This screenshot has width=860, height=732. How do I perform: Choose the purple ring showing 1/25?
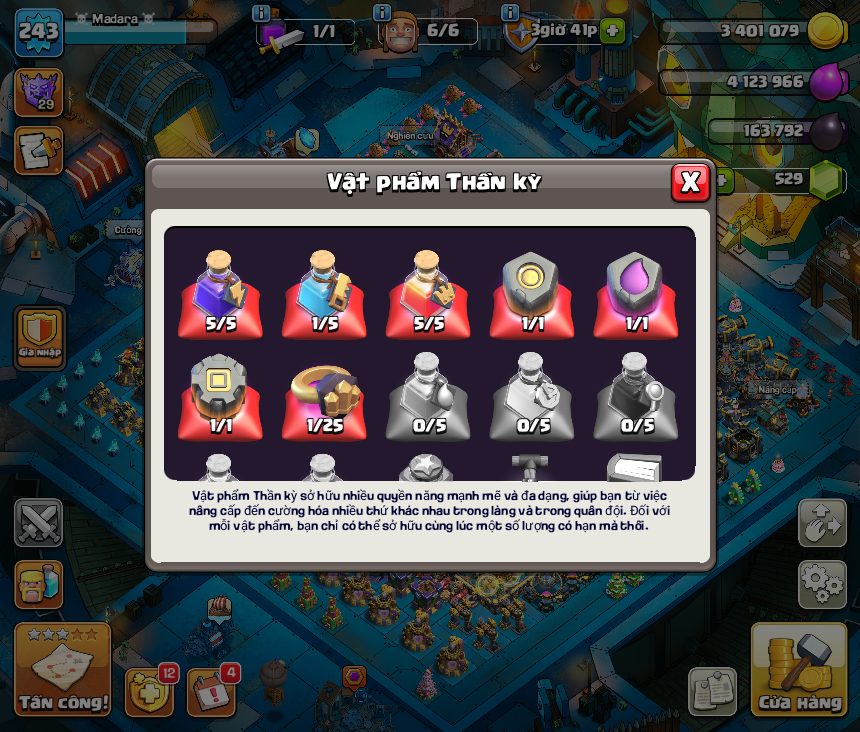[324, 396]
